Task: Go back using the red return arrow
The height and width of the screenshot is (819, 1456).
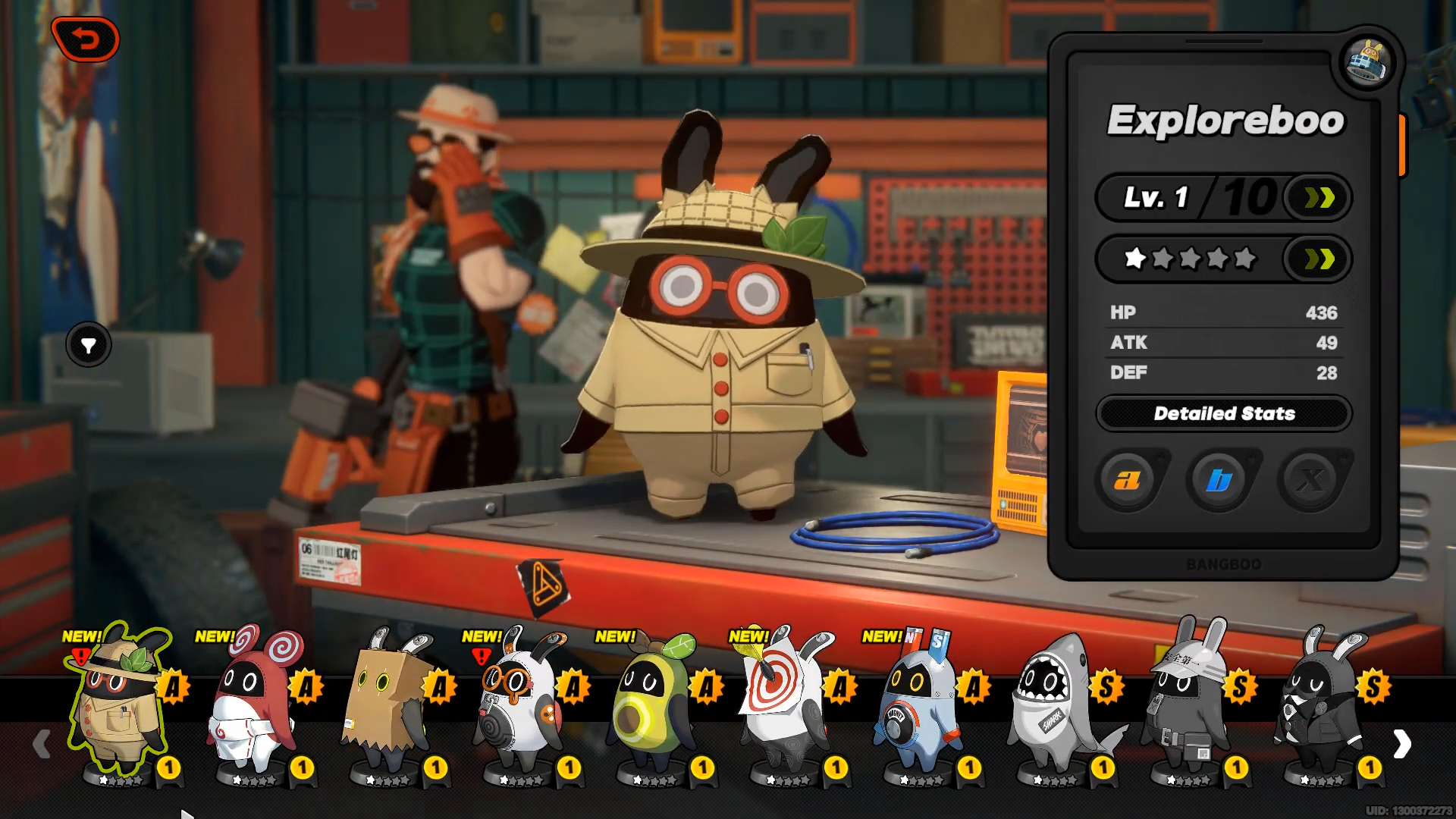Action: (x=86, y=39)
